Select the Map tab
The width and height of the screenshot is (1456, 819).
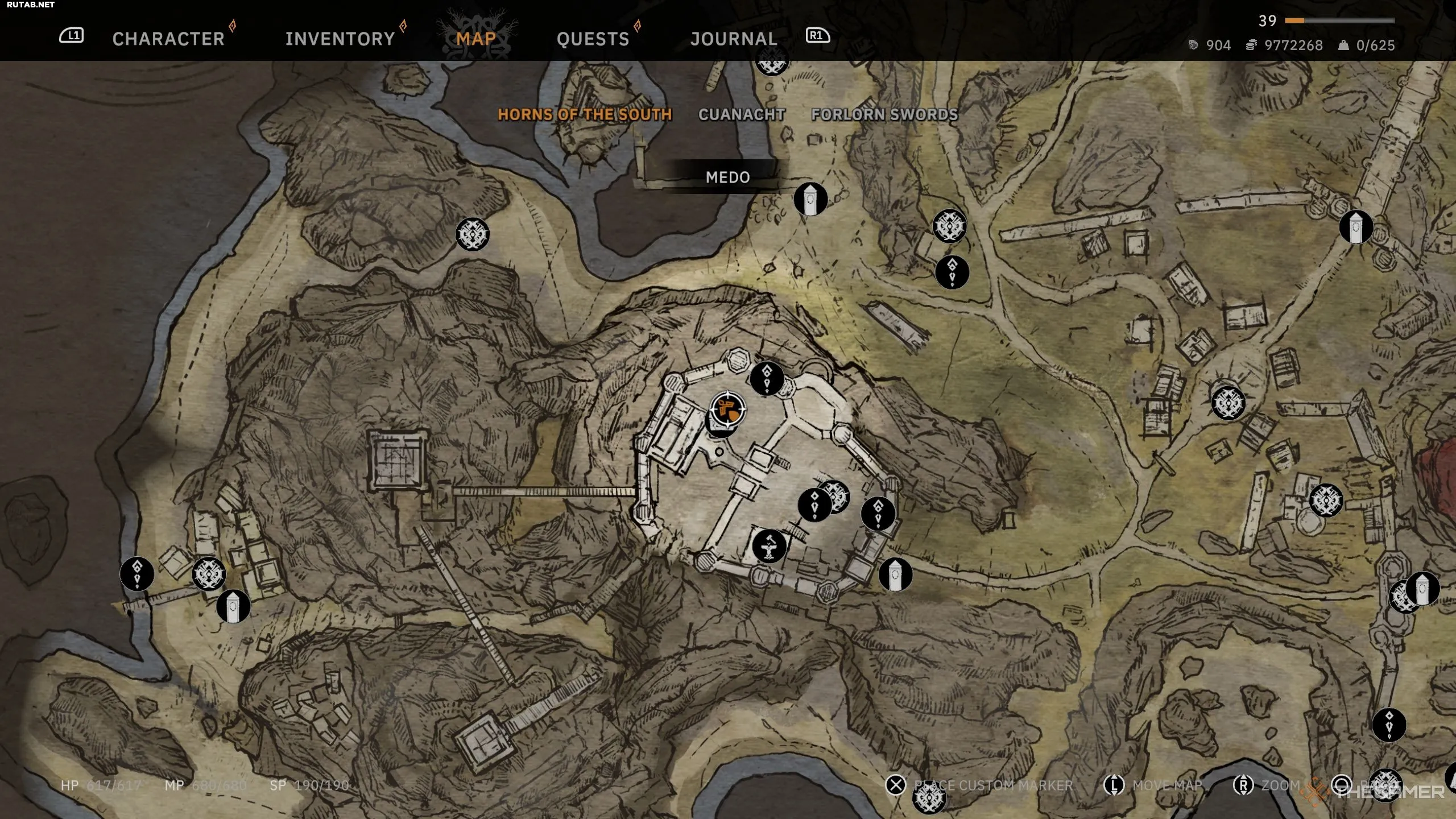pos(476,39)
